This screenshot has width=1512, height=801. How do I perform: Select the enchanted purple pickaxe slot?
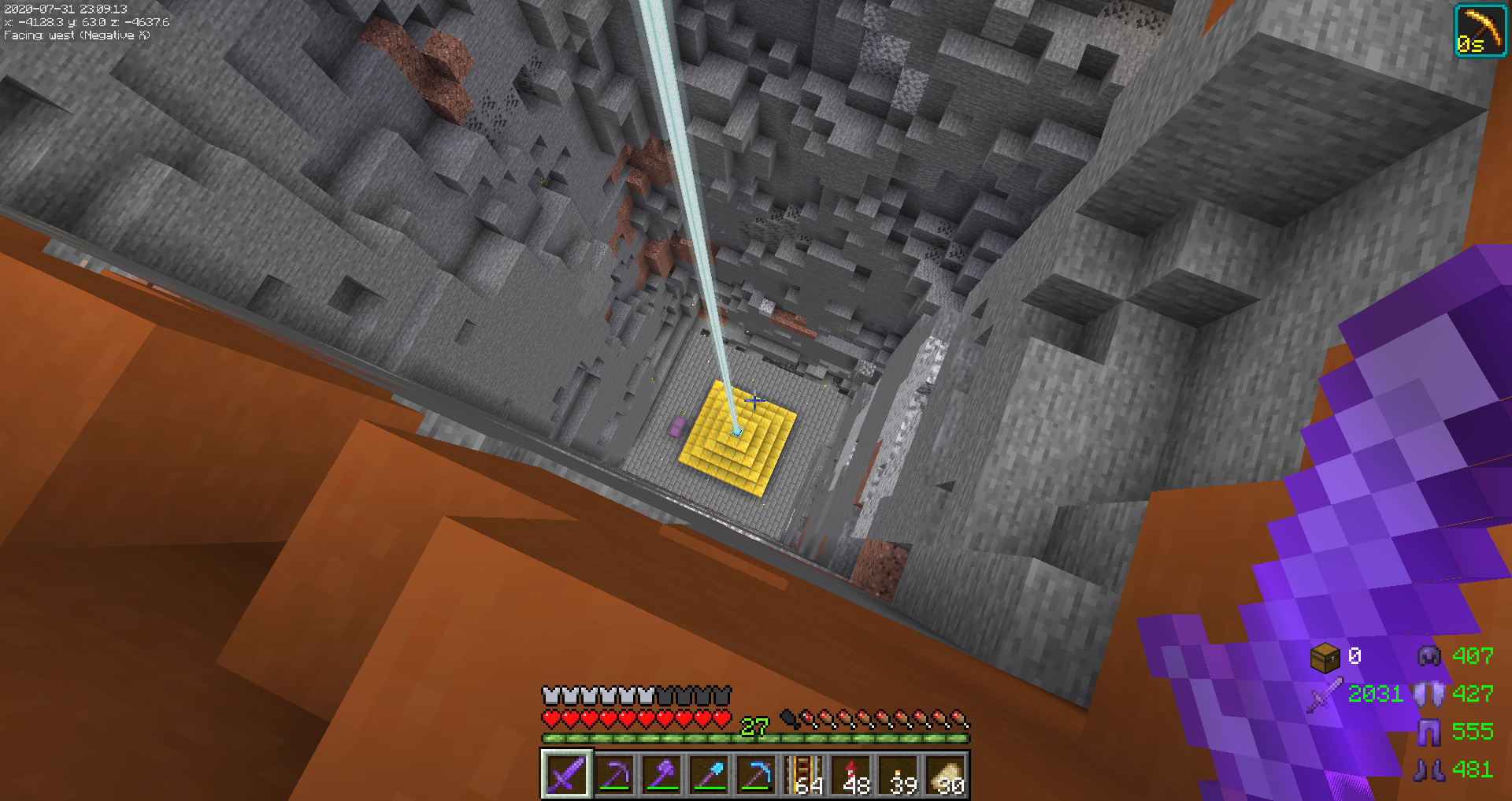614,774
